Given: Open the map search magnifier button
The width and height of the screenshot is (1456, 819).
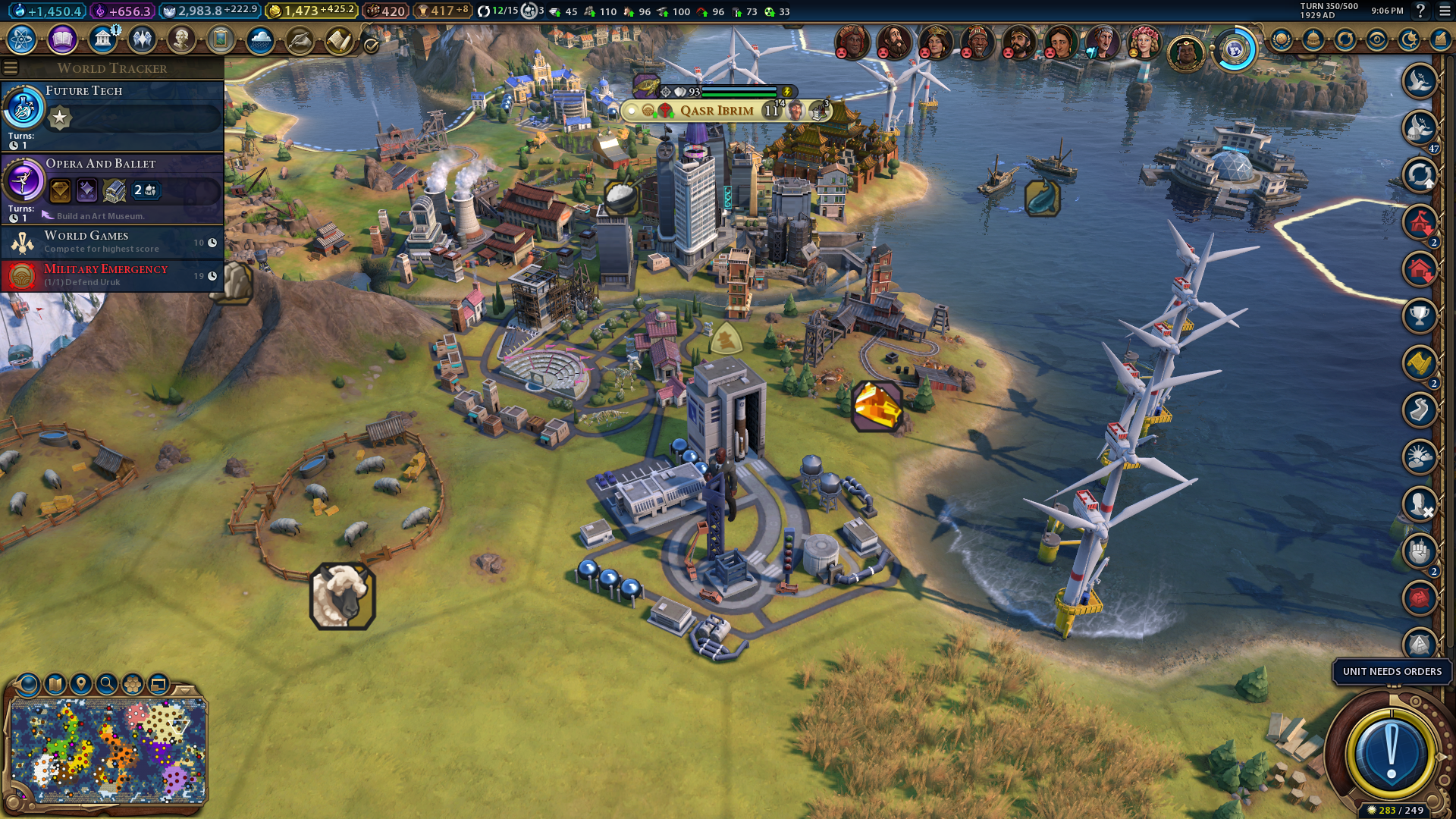Looking at the screenshot, I should (x=107, y=684).
